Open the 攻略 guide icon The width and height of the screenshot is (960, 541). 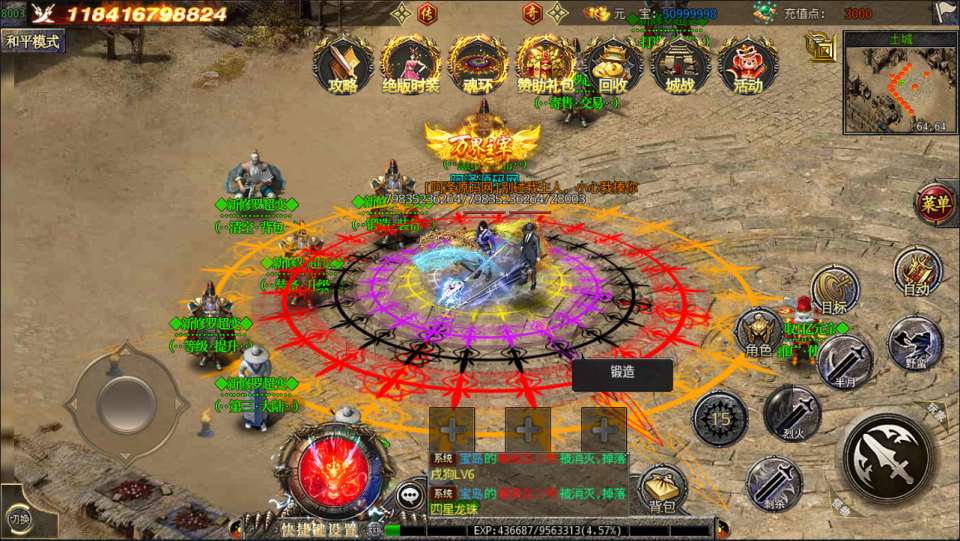click(x=343, y=65)
